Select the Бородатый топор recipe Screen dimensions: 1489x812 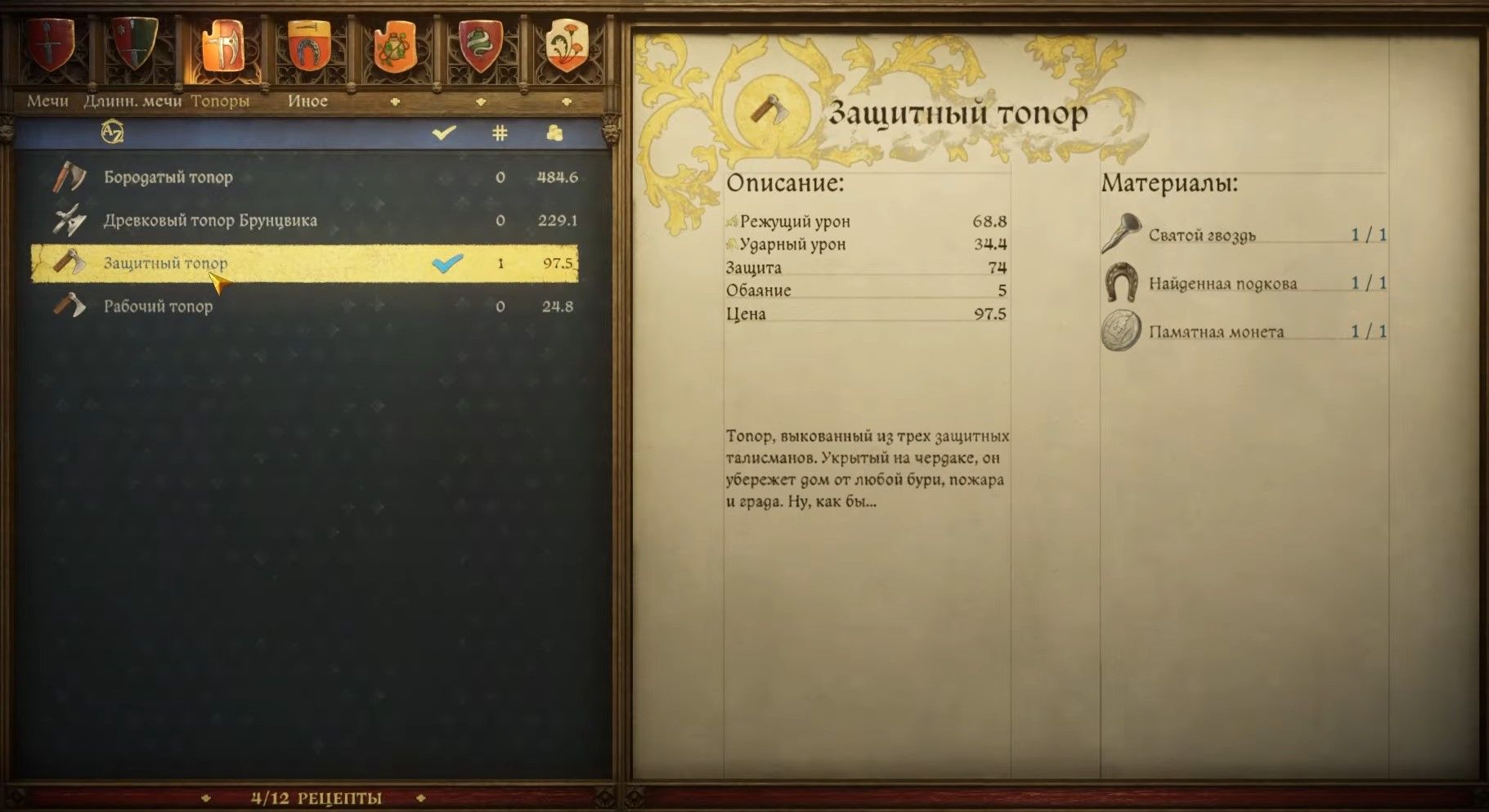coord(168,176)
